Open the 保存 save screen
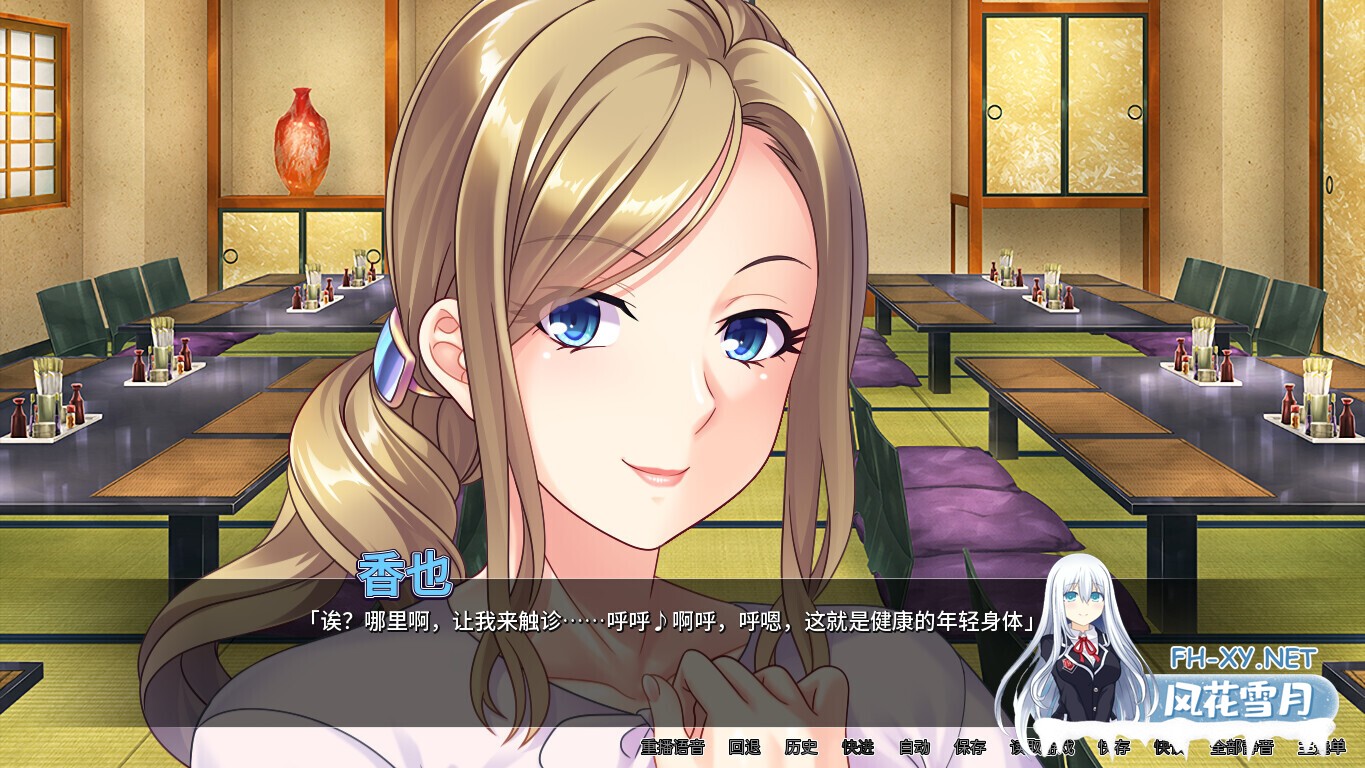This screenshot has width=1365, height=768. click(970, 748)
